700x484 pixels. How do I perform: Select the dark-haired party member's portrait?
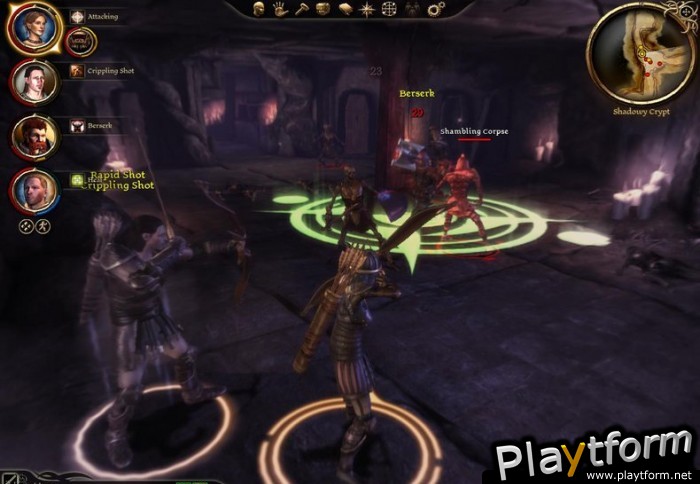pos(34,82)
